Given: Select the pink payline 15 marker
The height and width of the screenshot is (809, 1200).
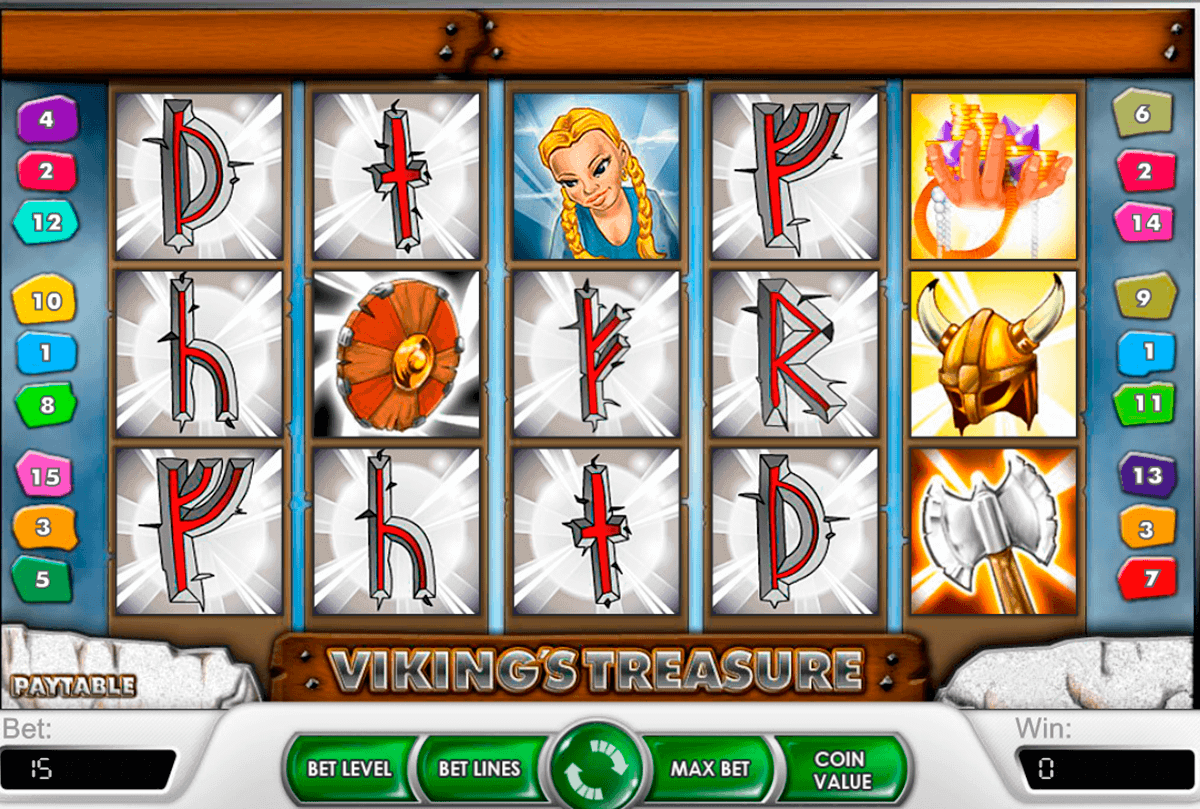Looking at the screenshot, I should coord(45,477).
